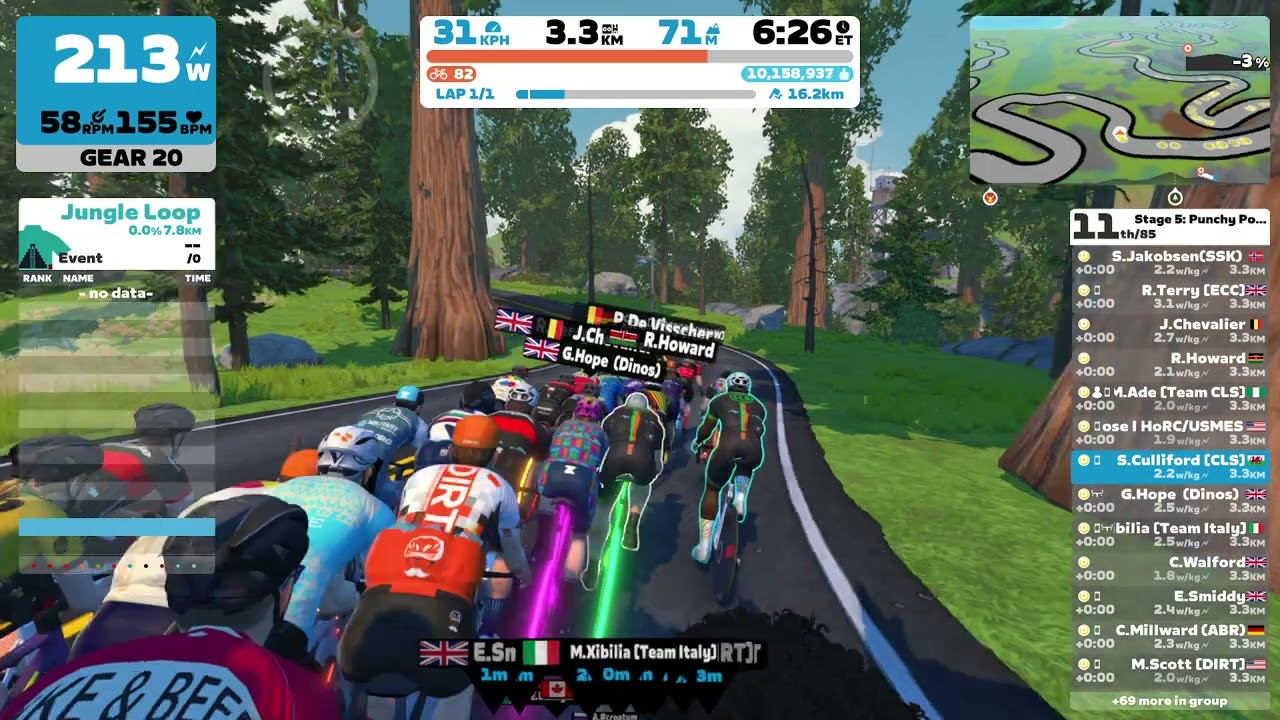Give a Ride On thumbs-up counter
This screenshot has height=720, width=1280.
coord(797,74)
